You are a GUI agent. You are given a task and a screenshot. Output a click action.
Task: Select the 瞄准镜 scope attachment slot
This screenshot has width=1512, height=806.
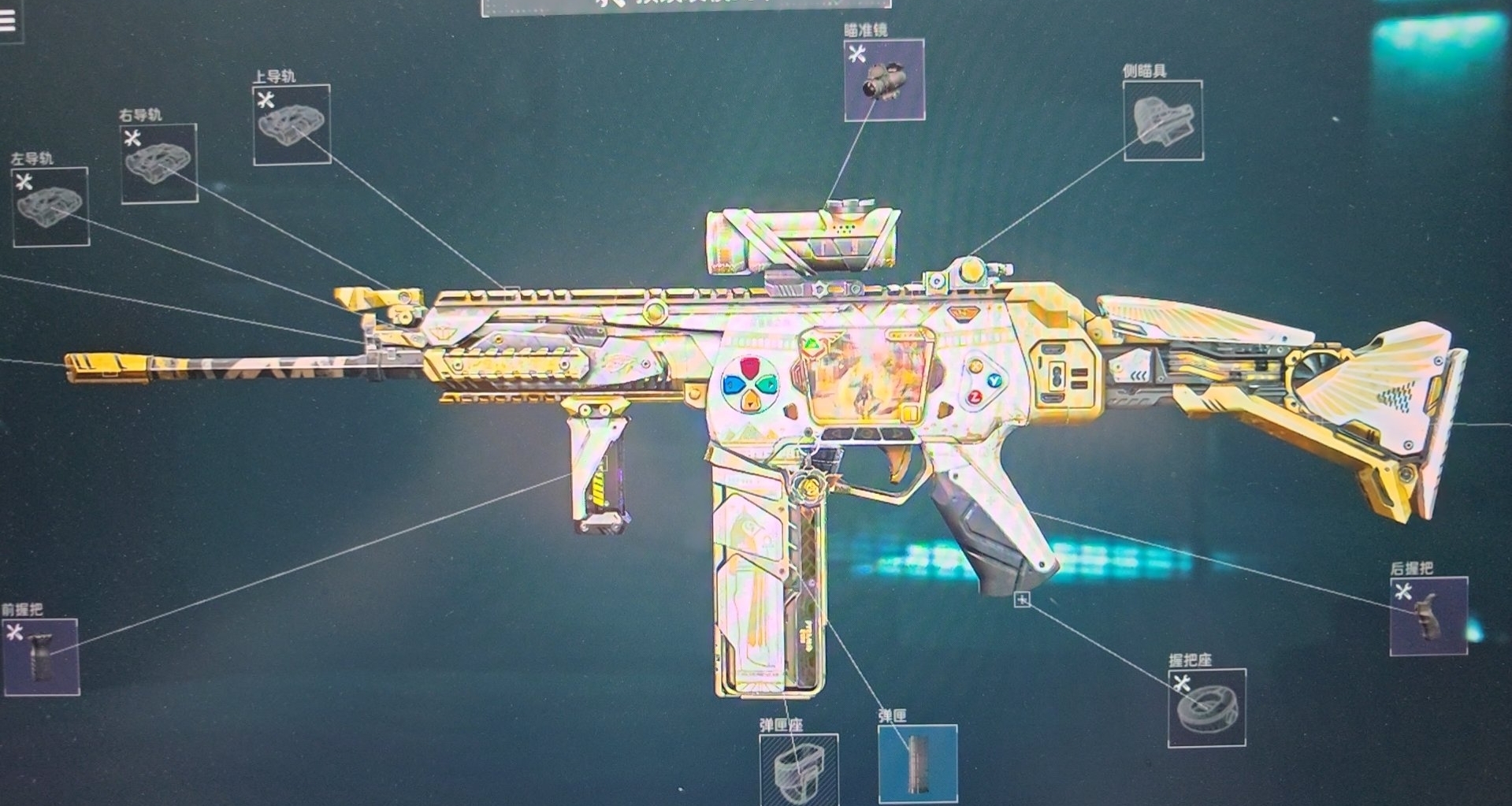(884, 80)
